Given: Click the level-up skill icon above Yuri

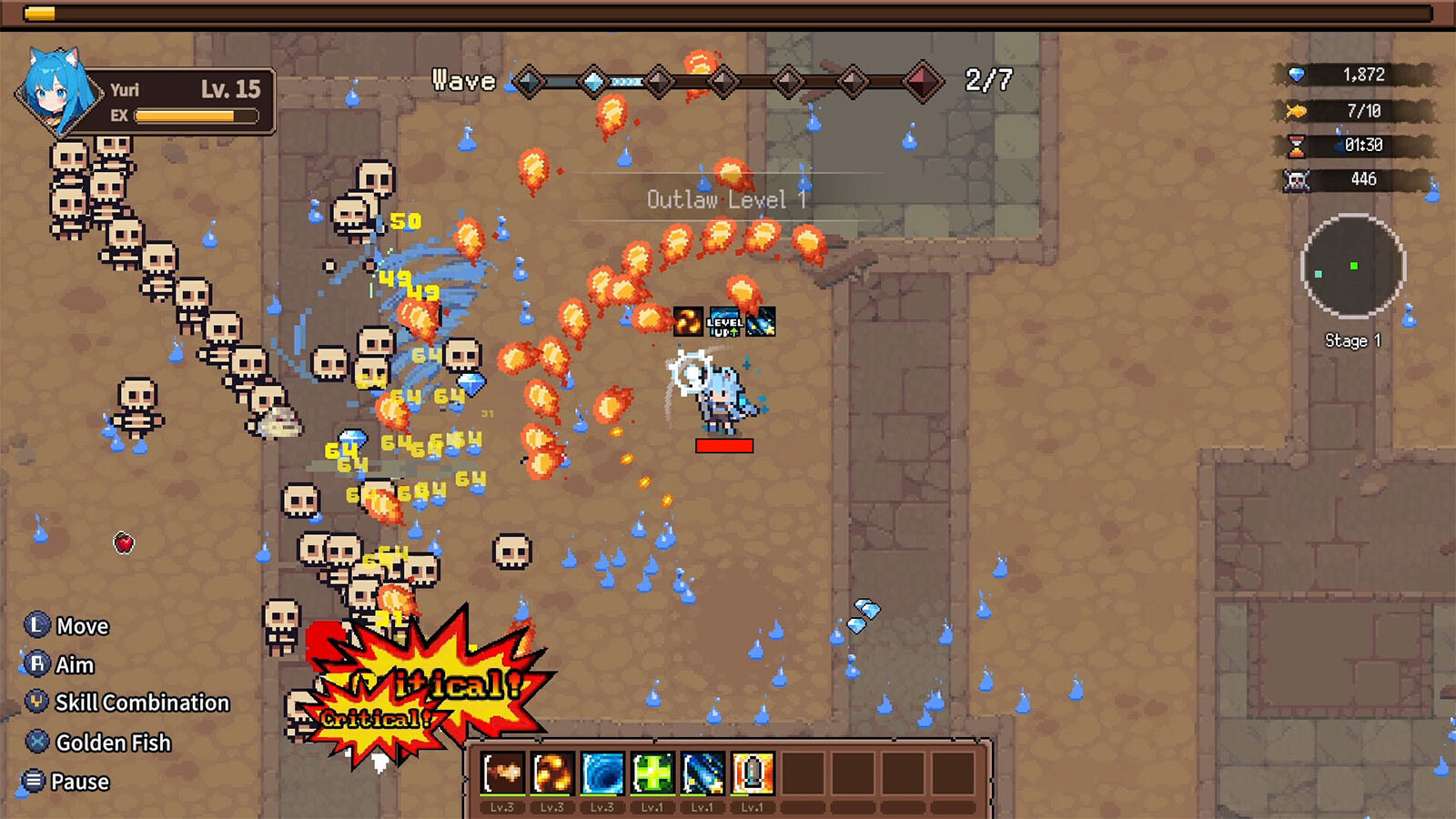Looking at the screenshot, I should point(724,322).
